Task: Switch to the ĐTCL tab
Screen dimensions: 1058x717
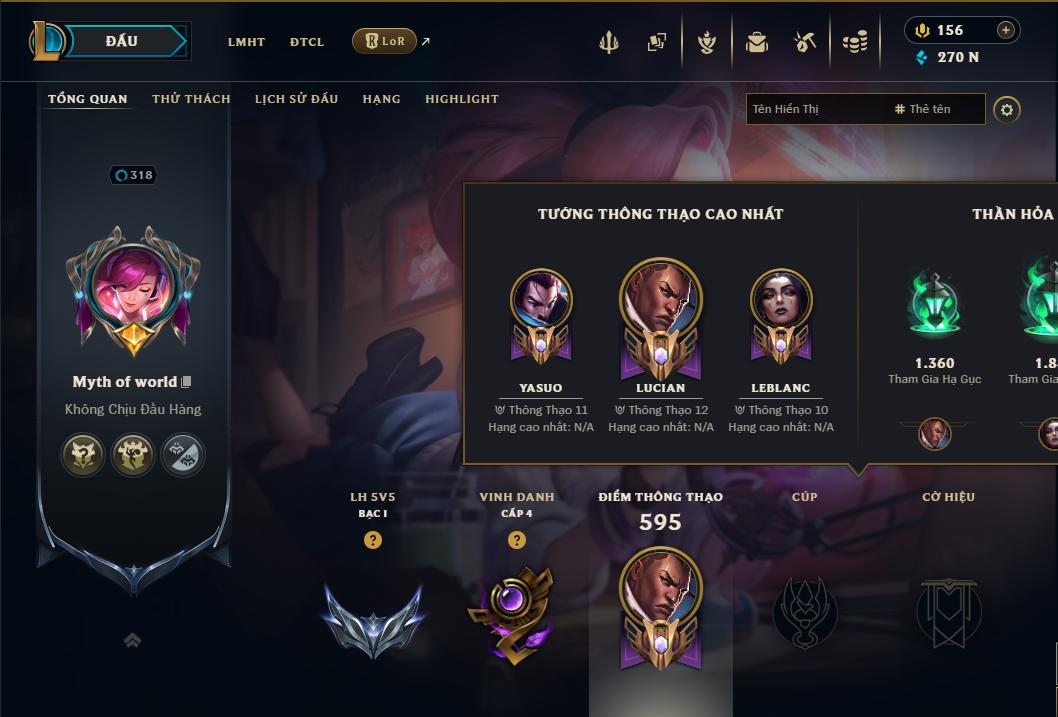Action: (307, 42)
